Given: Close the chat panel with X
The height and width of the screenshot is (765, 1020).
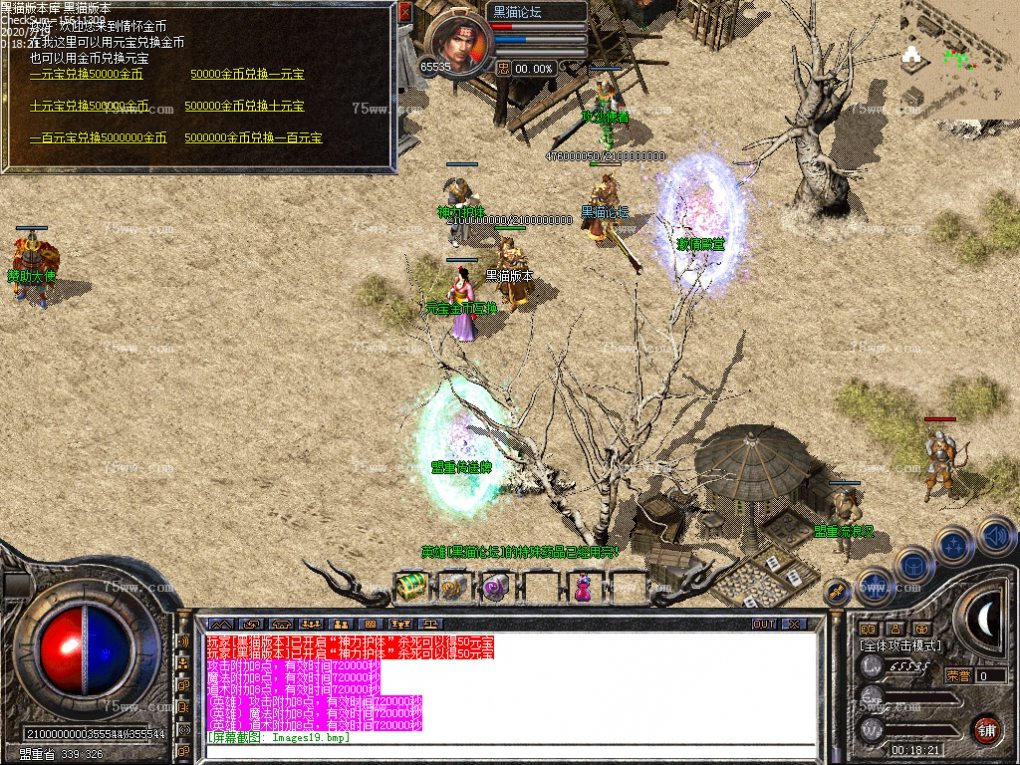Looking at the screenshot, I should coord(793,624).
